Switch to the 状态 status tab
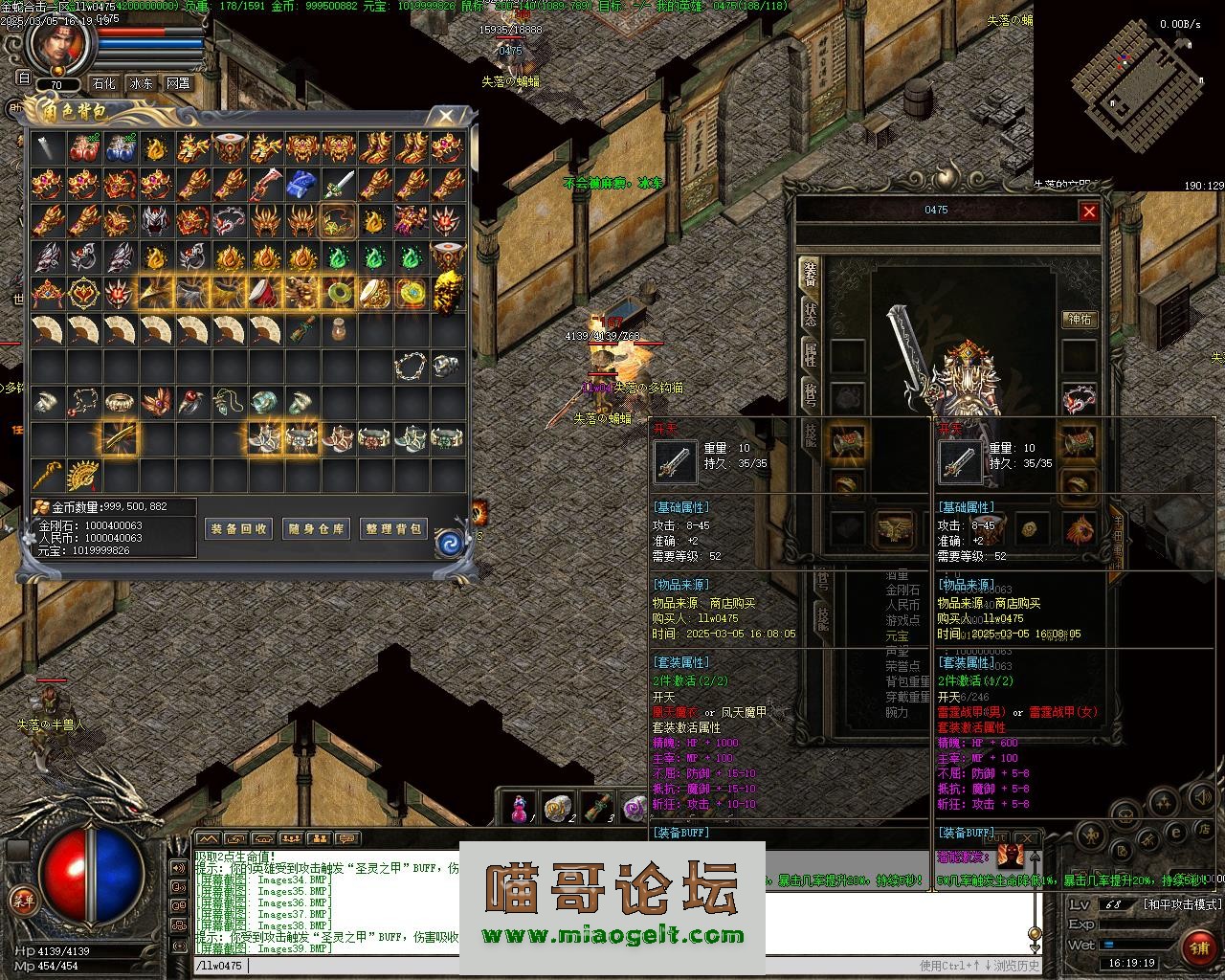 (811, 314)
